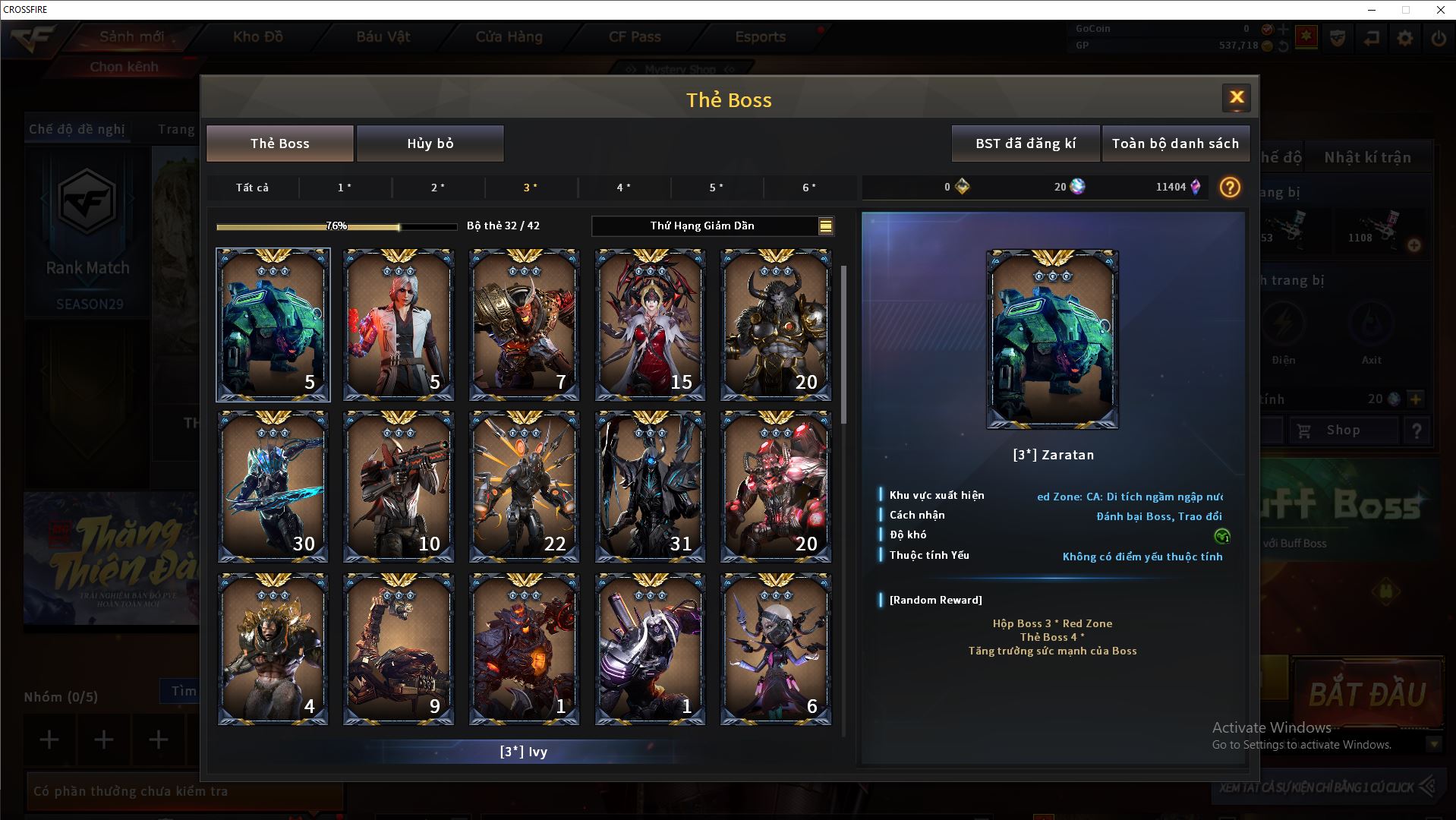Filter cards by Tất cả
Viewport: 1456px width, 820px height.
coord(252,188)
